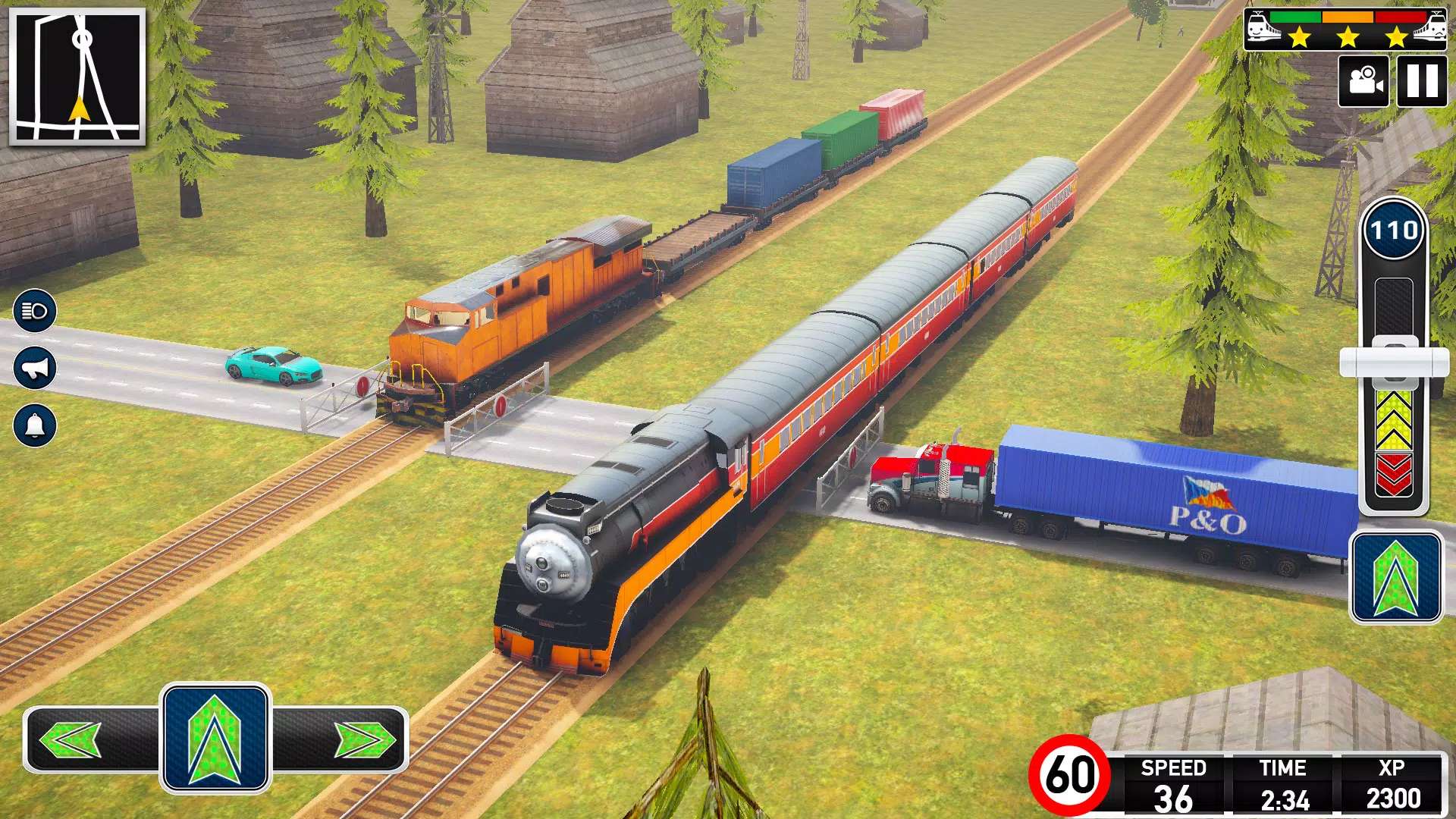The height and width of the screenshot is (819, 1456).
Task: Click the red brake chevrons on throttle
Action: (1394, 475)
